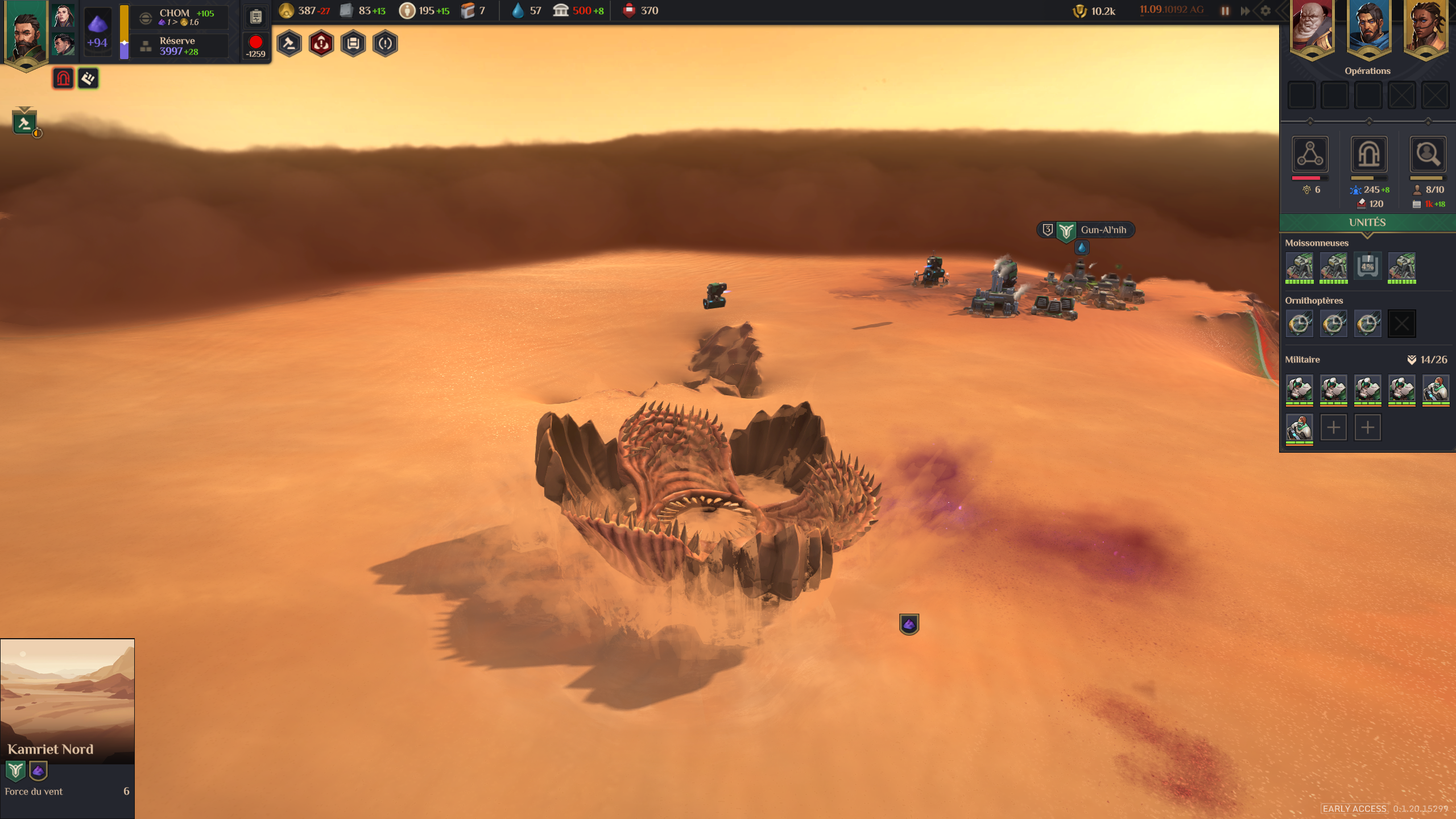Open the development tree triangle-node button
1456x819 pixels.
1310,154
